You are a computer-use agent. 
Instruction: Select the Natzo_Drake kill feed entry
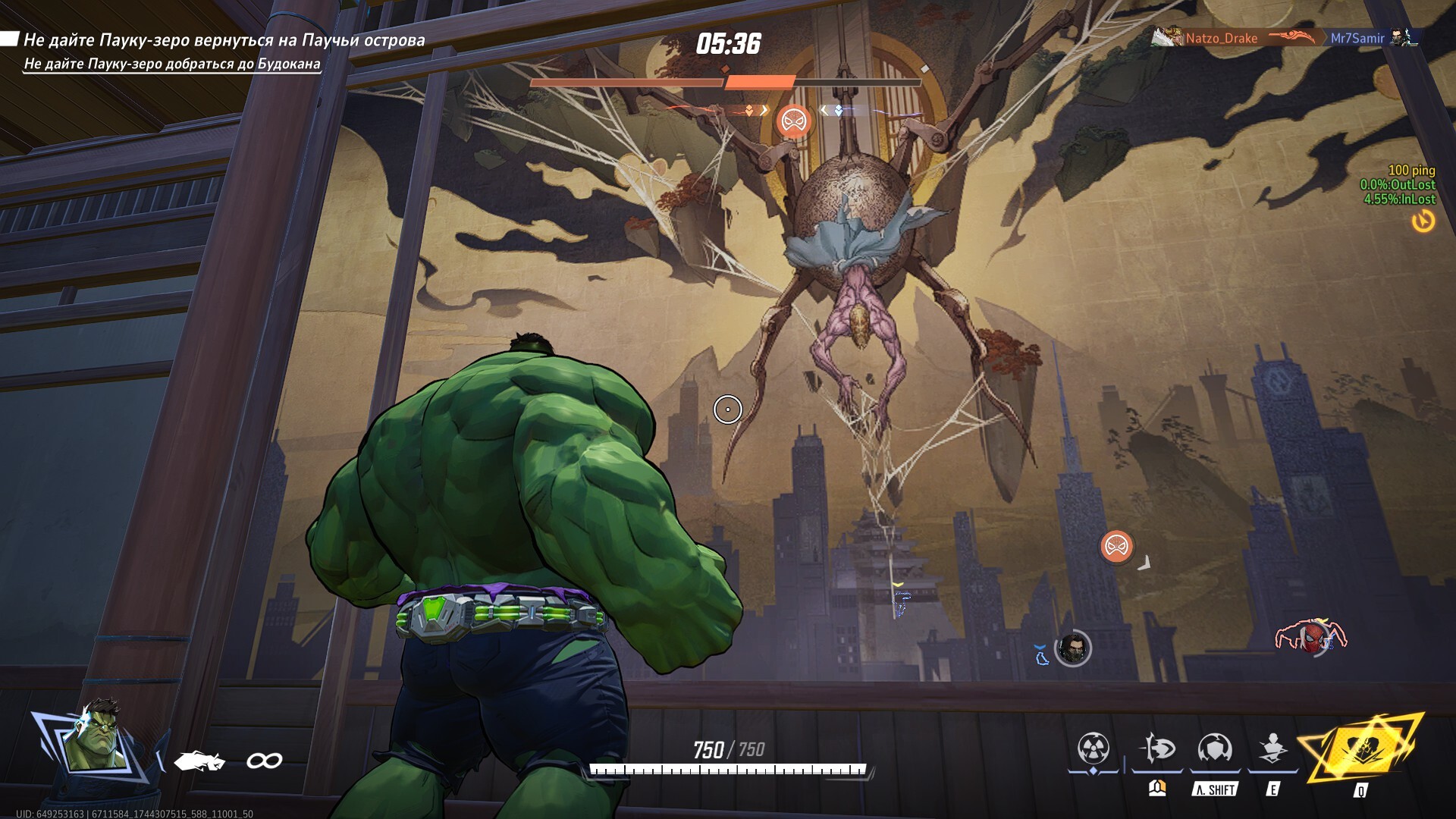tap(1221, 38)
